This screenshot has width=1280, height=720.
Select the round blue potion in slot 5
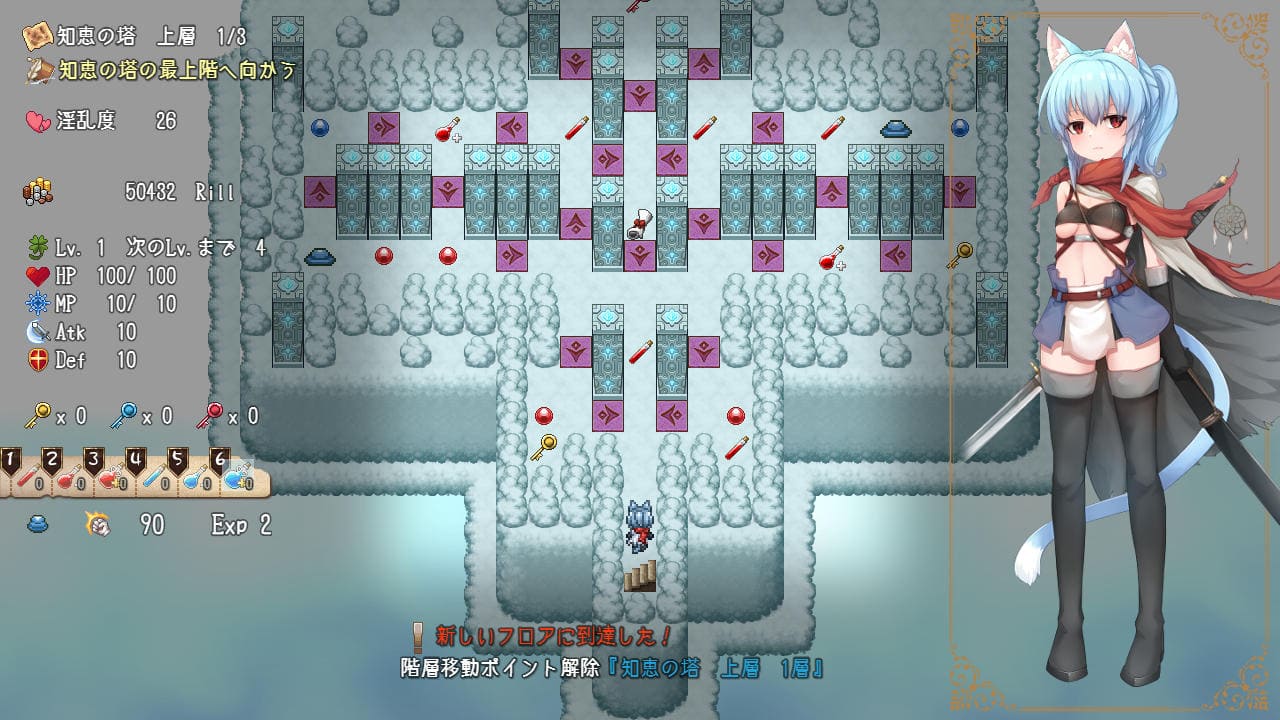pos(195,477)
